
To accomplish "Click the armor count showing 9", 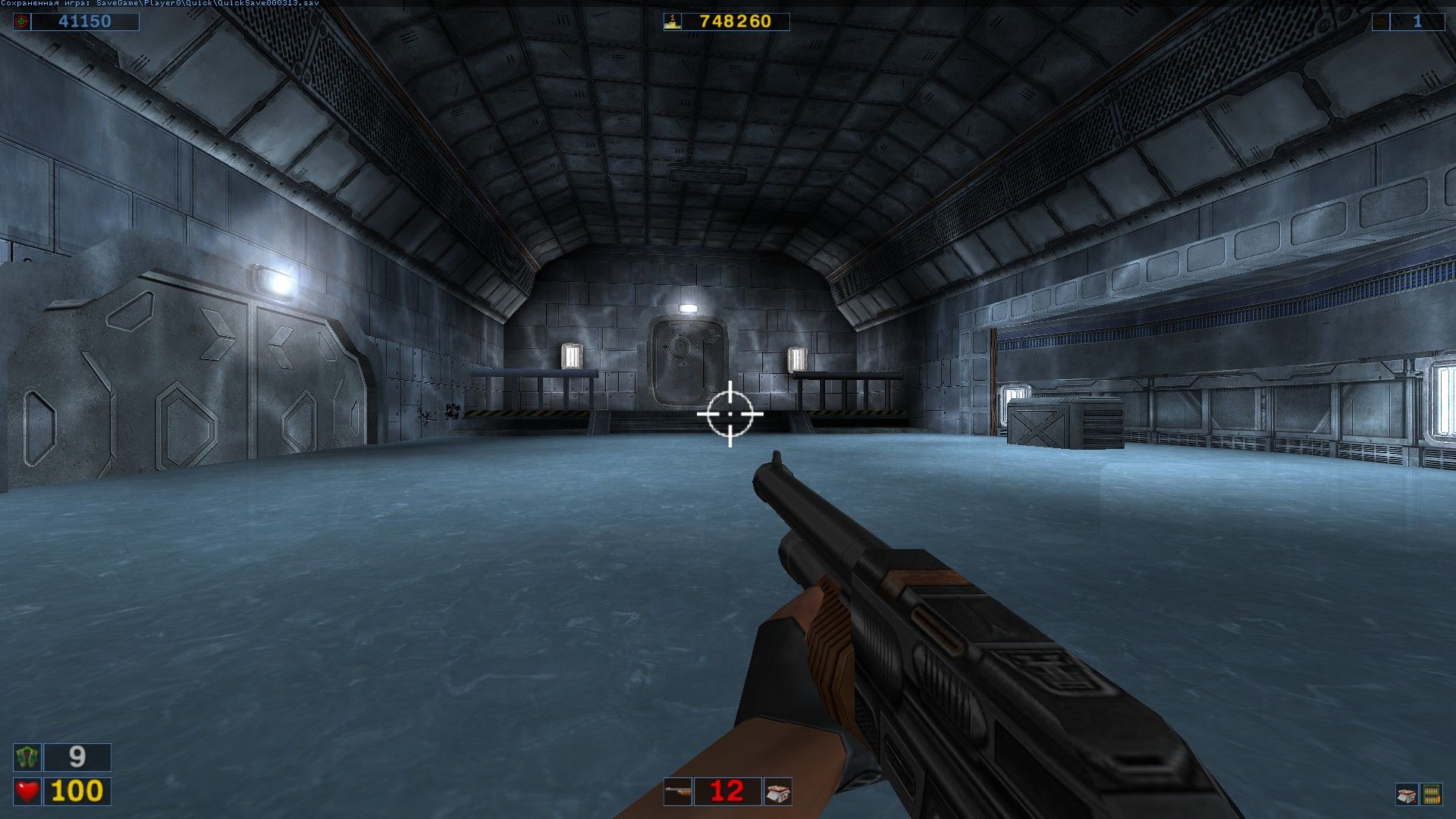I will [x=76, y=757].
